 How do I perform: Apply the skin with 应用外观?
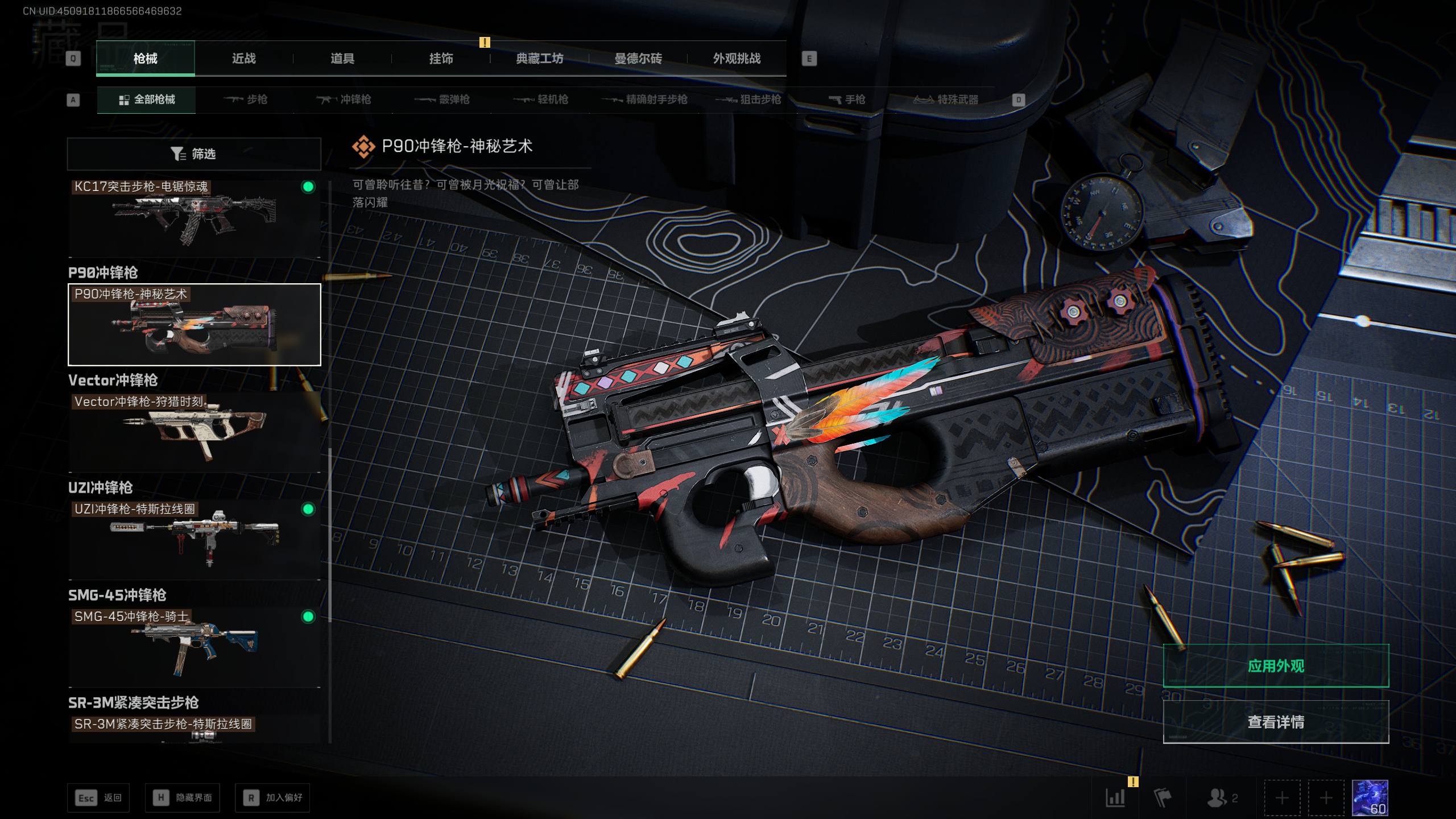1276,666
